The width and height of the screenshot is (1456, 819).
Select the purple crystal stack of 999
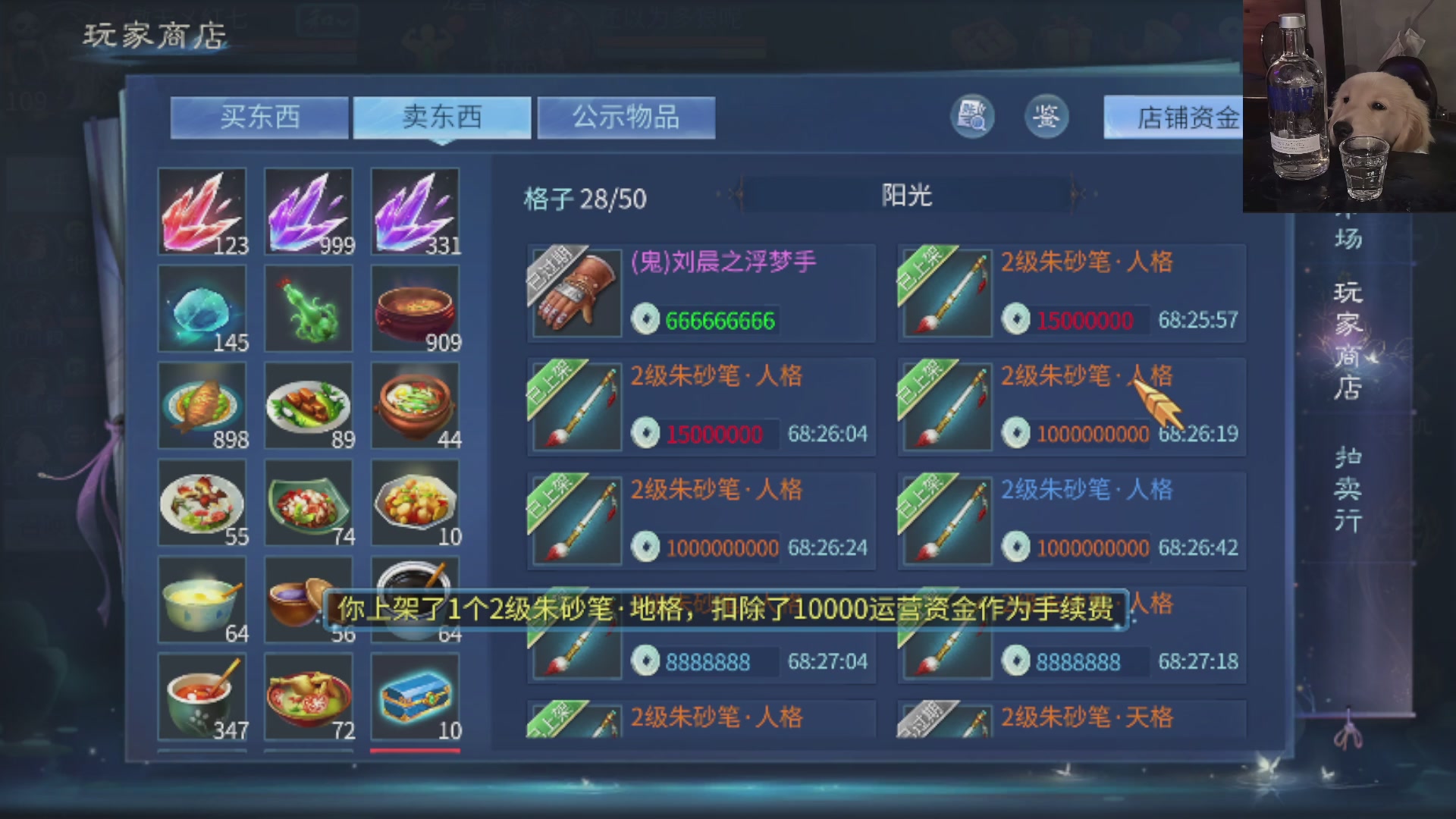click(x=307, y=210)
